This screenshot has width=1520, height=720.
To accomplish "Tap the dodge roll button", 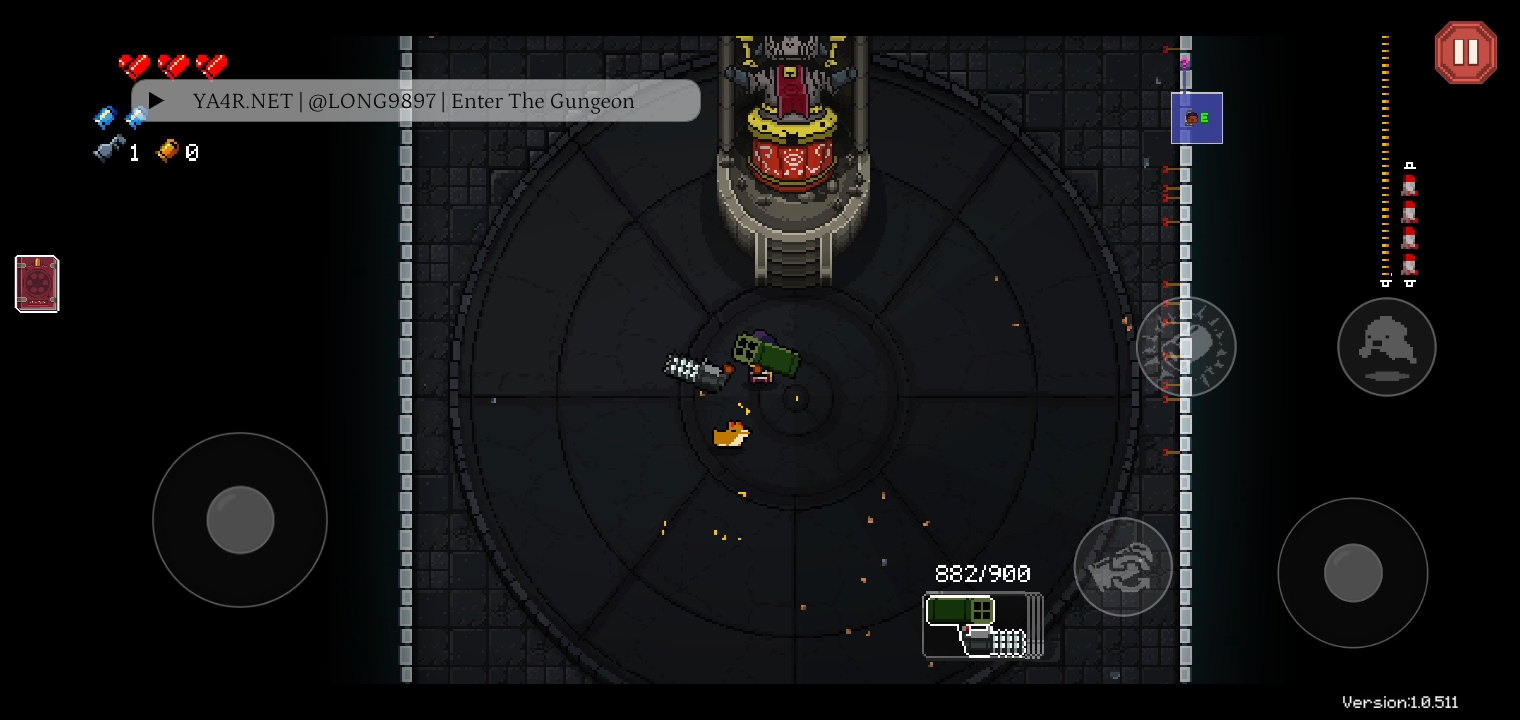I will tap(1386, 347).
